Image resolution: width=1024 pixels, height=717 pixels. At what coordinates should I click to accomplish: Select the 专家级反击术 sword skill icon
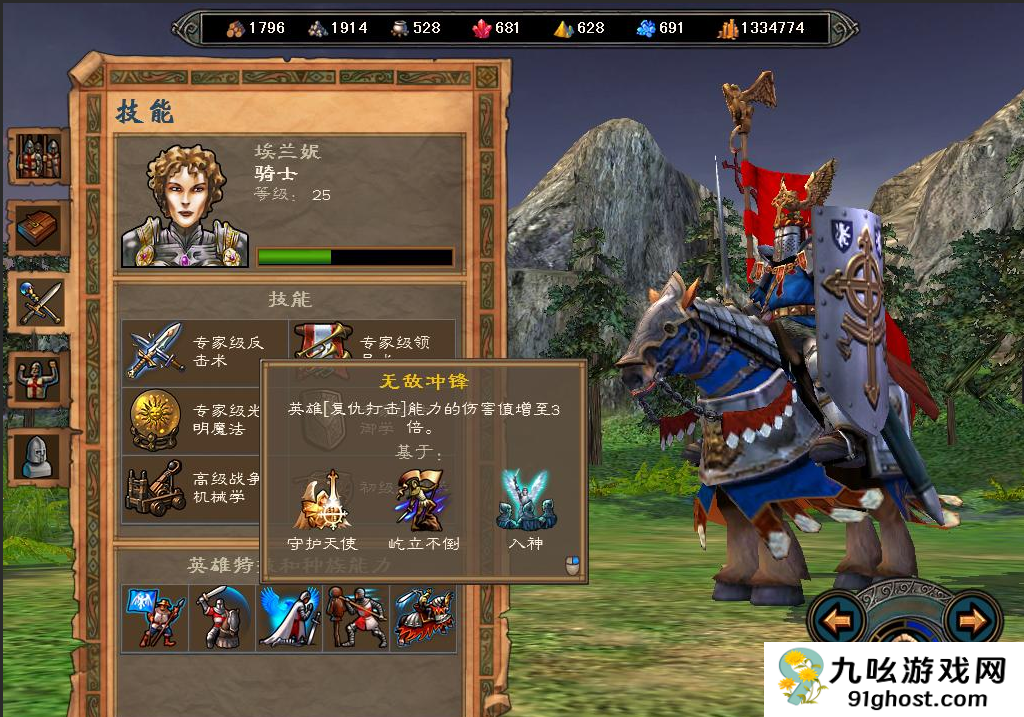(155, 349)
